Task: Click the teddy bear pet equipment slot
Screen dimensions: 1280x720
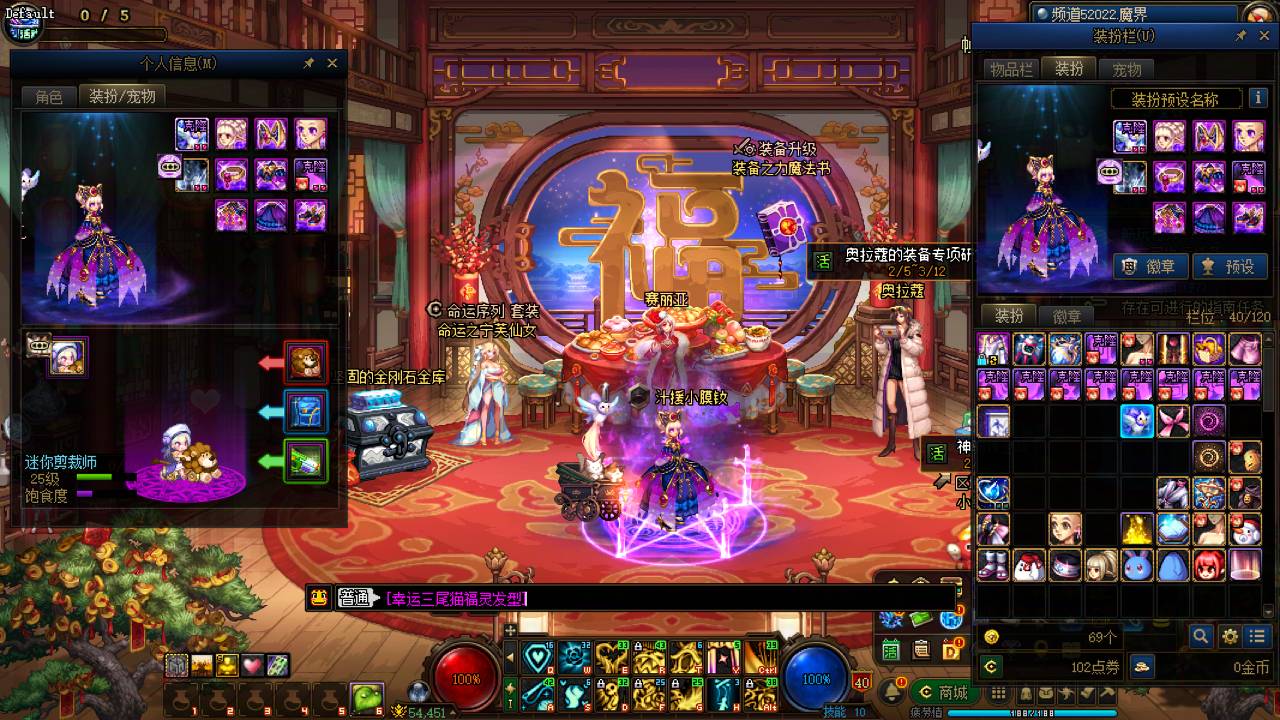Action: pos(306,362)
